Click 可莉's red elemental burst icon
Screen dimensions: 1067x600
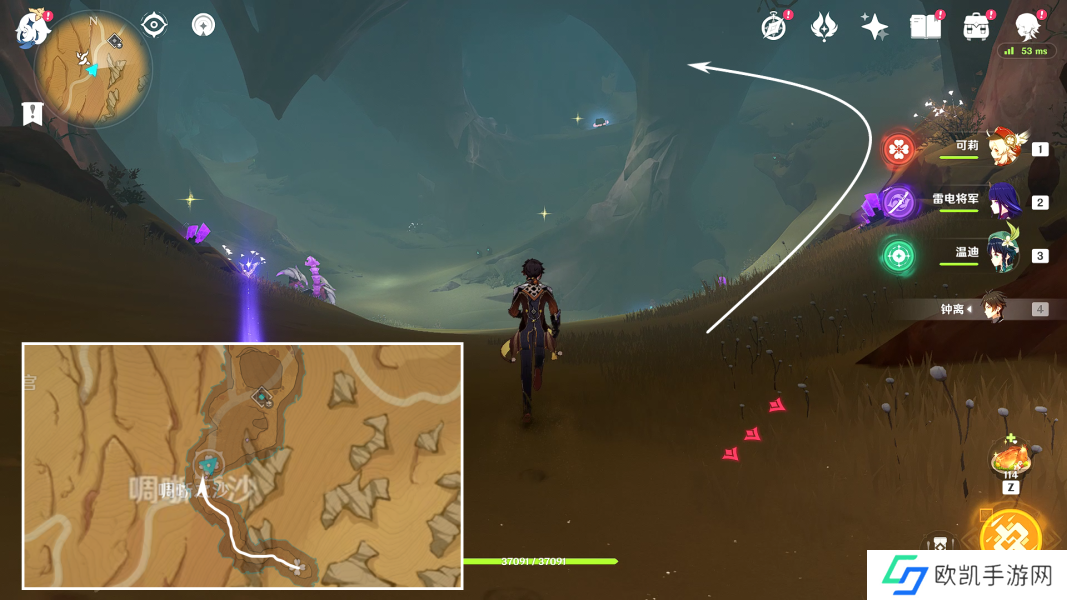(899, 150)
